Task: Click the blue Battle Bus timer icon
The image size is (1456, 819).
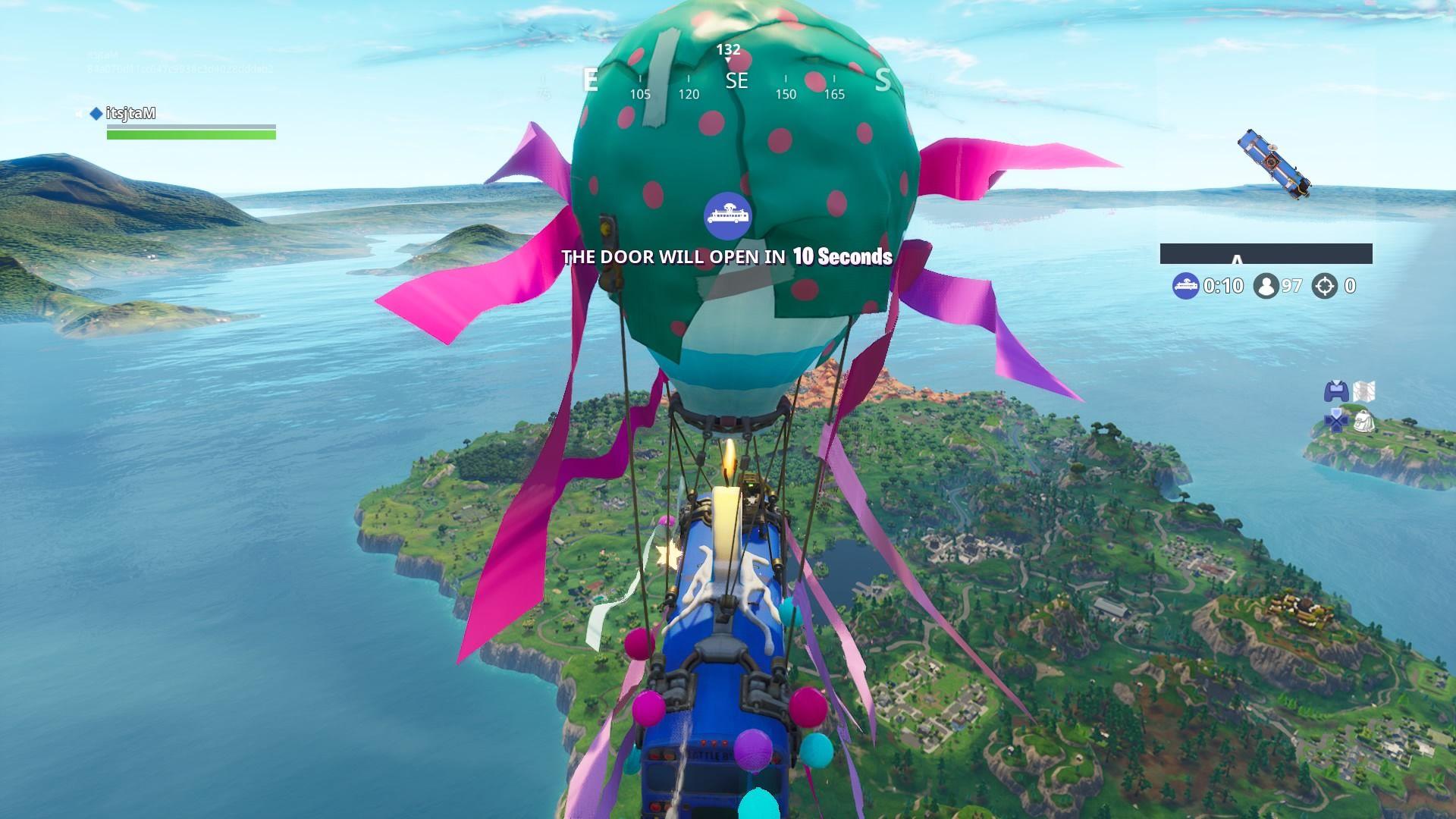Action: 1186,286
